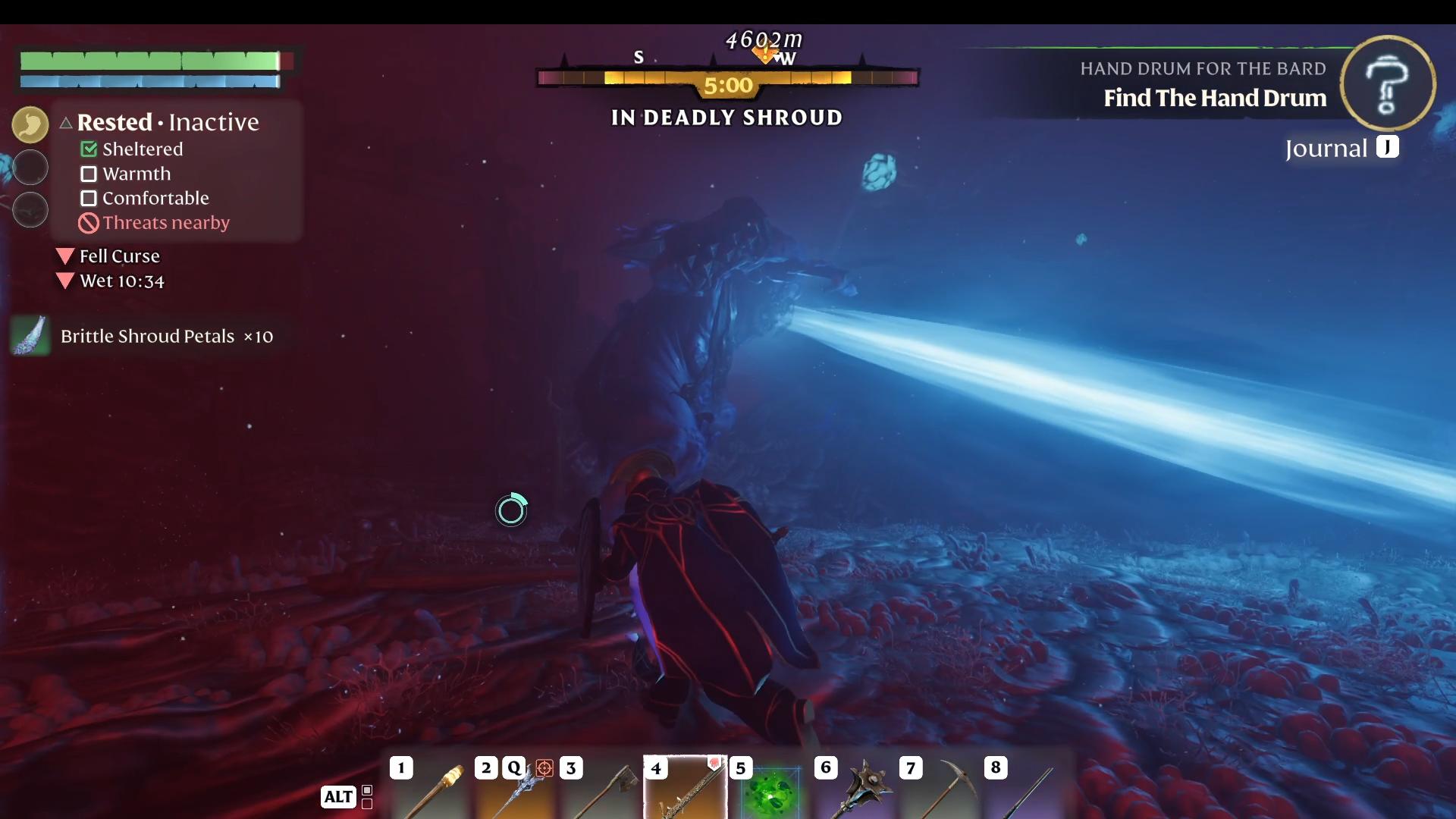
Task: Equip the felling axe in hotbar slot 3
Action: click(x=605, y=790)
